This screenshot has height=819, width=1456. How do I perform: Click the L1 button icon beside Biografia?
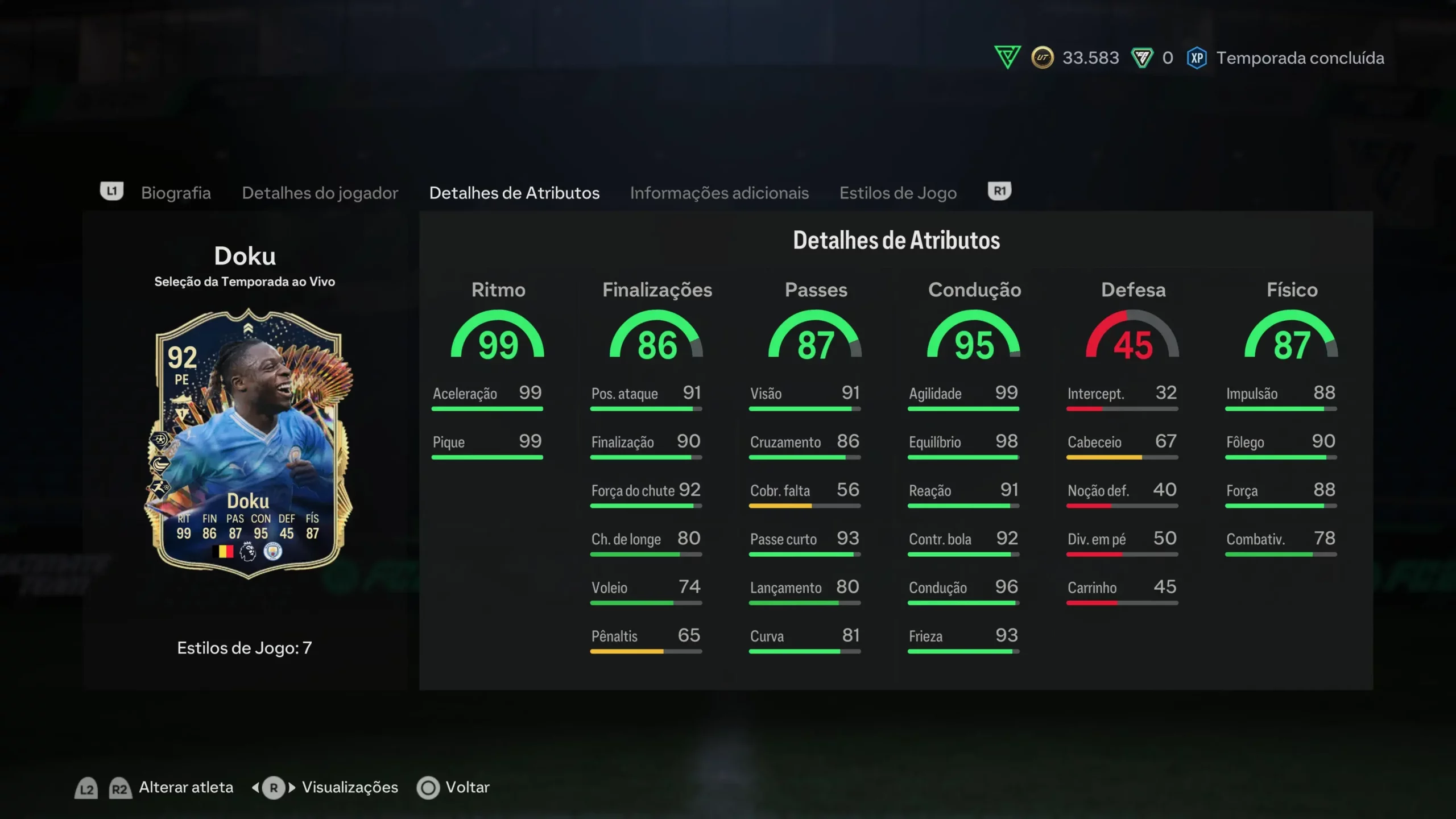111,192
